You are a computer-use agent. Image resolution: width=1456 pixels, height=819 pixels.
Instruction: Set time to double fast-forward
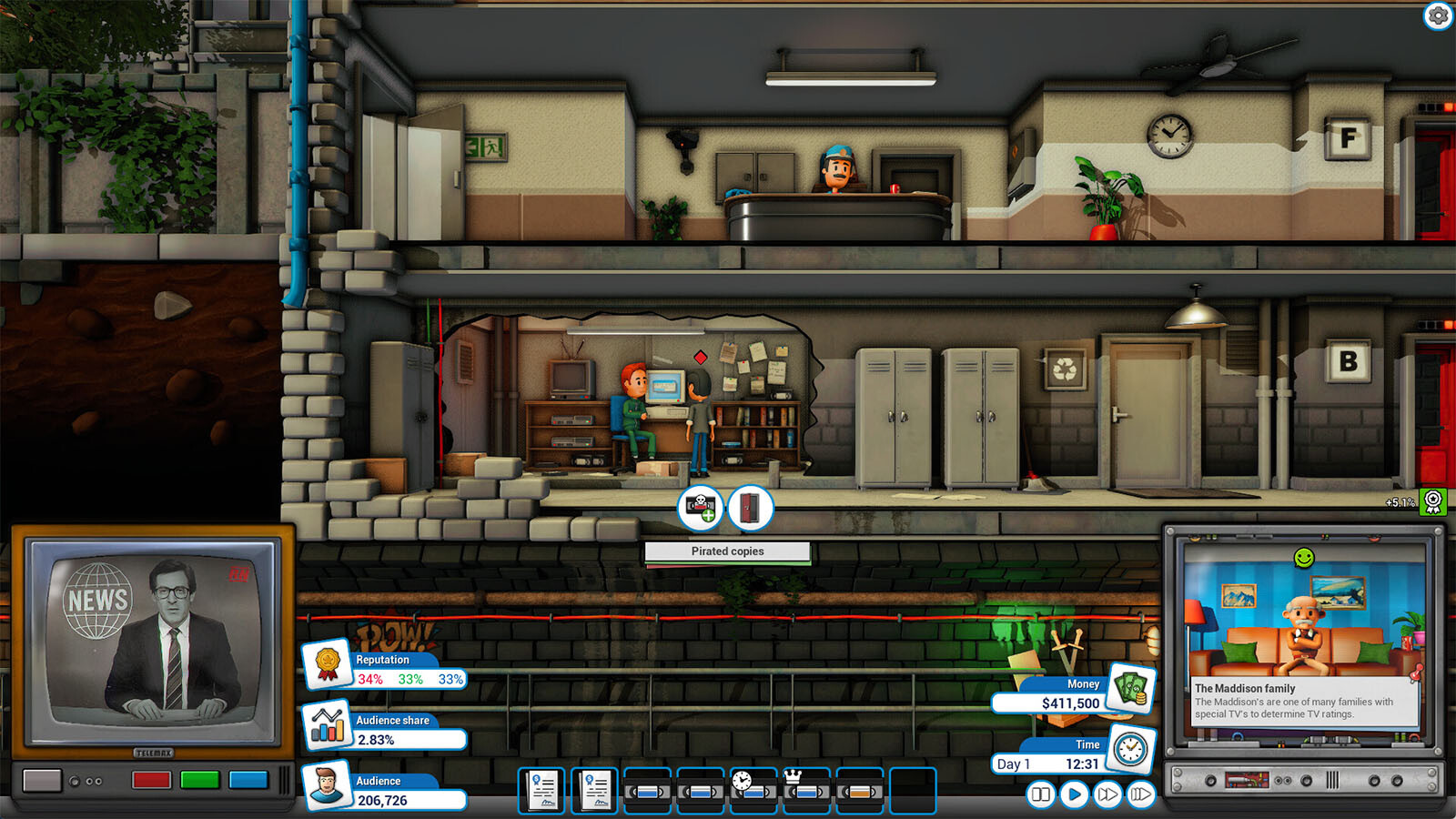1107,794
